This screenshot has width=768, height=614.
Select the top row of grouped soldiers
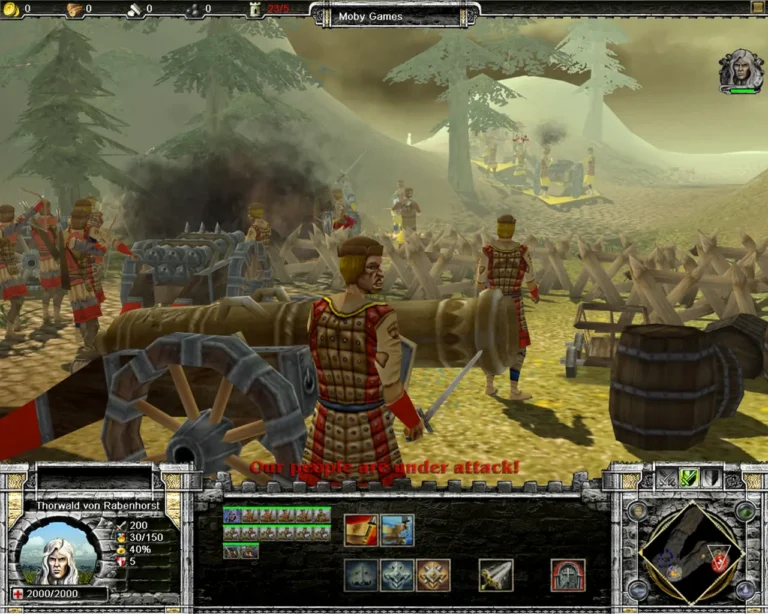[277, 515]
